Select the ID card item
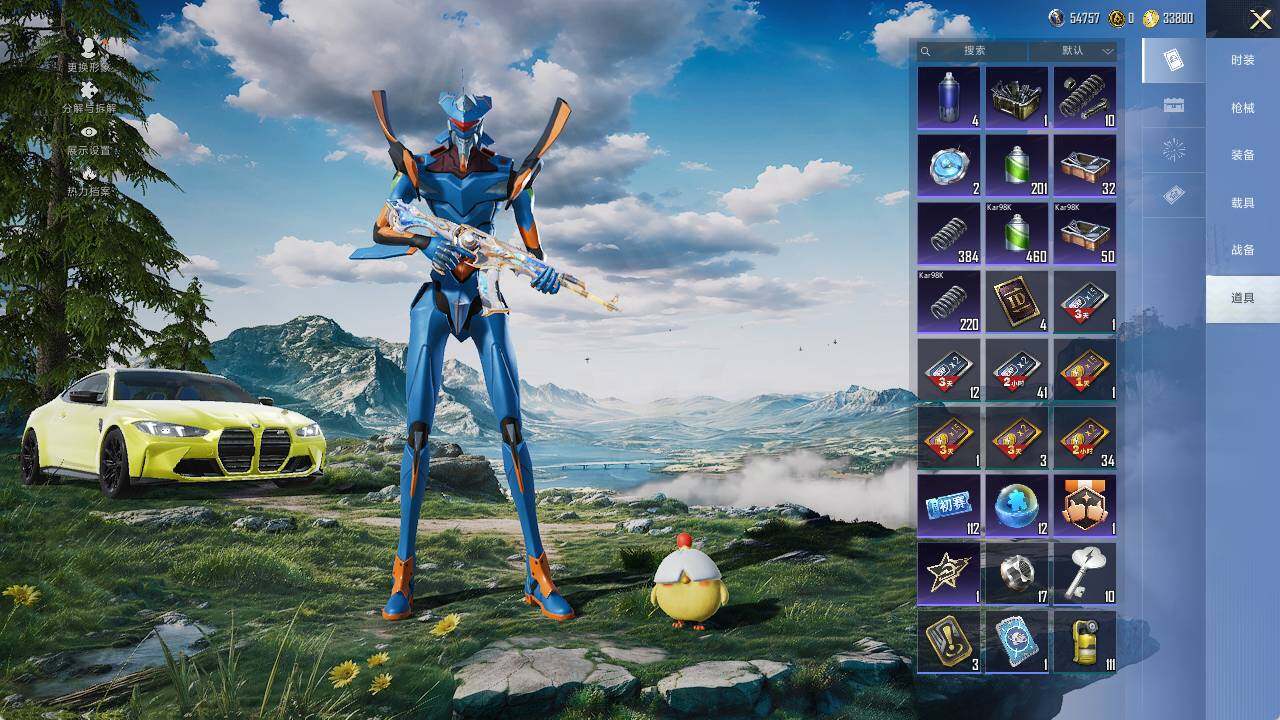Screen dimensions: 1280x720 (1017, 302)
